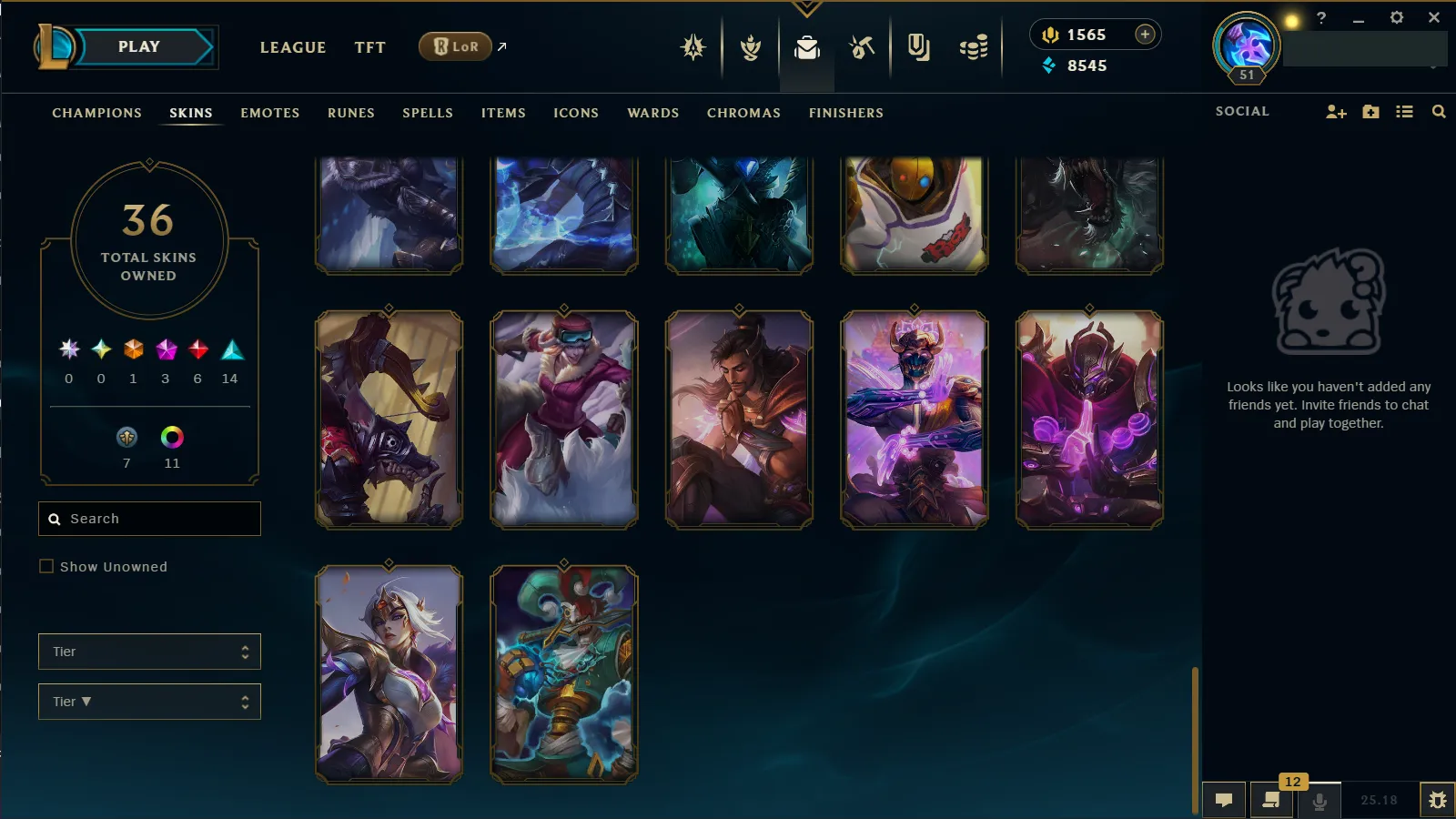Go to the Finishers tab

click(x=845, y=113)
